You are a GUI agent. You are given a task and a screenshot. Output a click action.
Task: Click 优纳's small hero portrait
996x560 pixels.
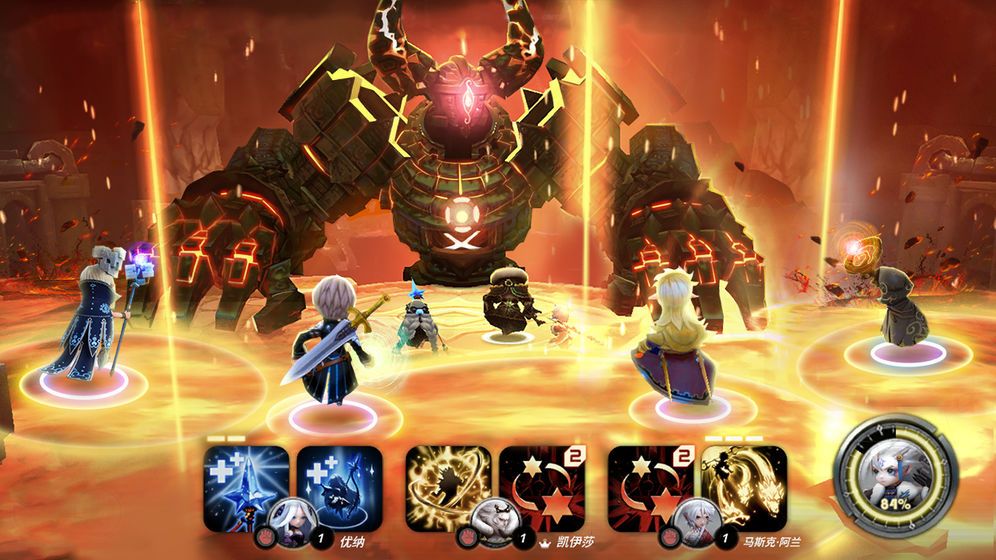(x=291, y=517)
